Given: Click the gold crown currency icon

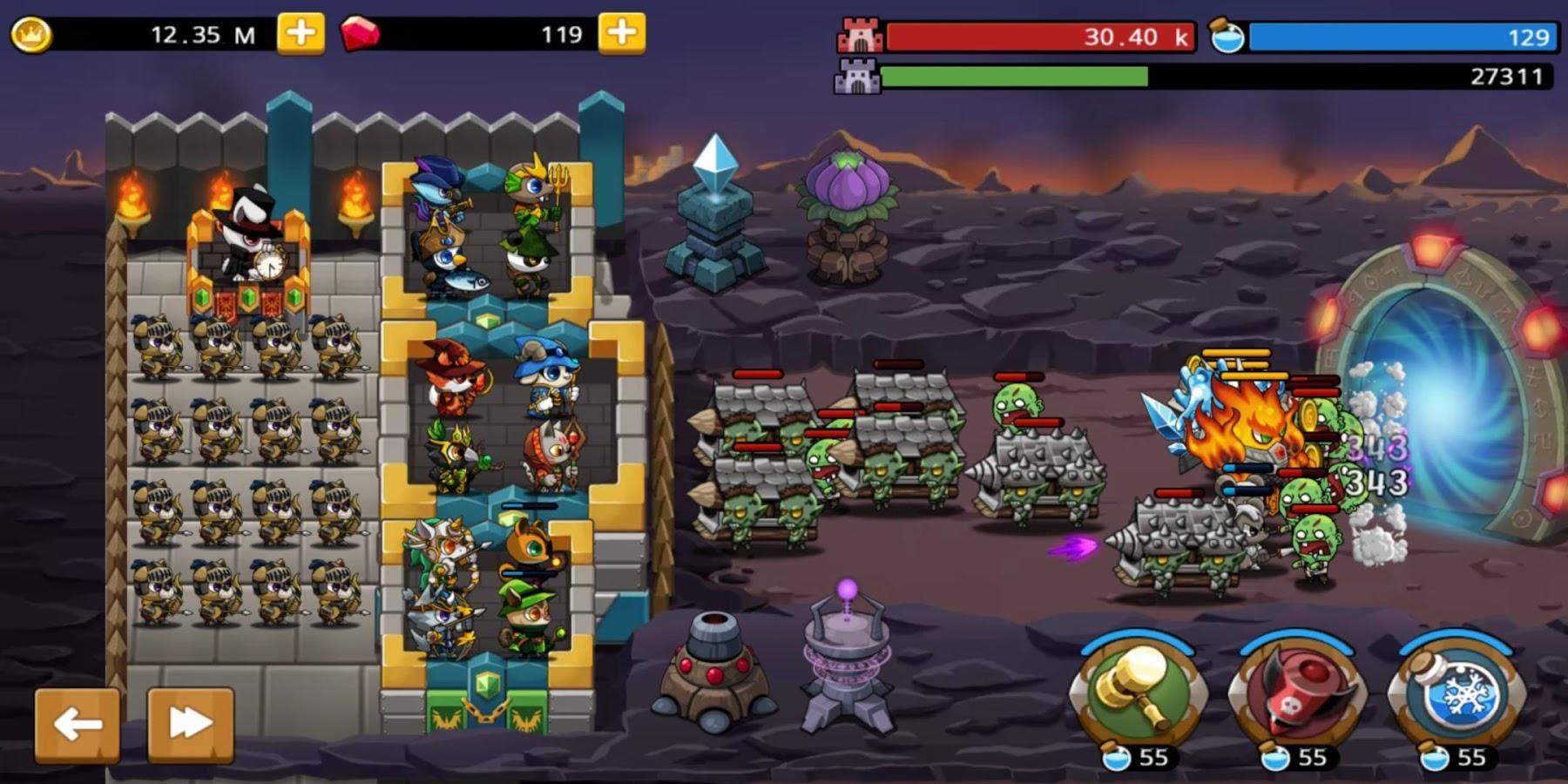Looking at the screenshot, I should pos(33,35).
